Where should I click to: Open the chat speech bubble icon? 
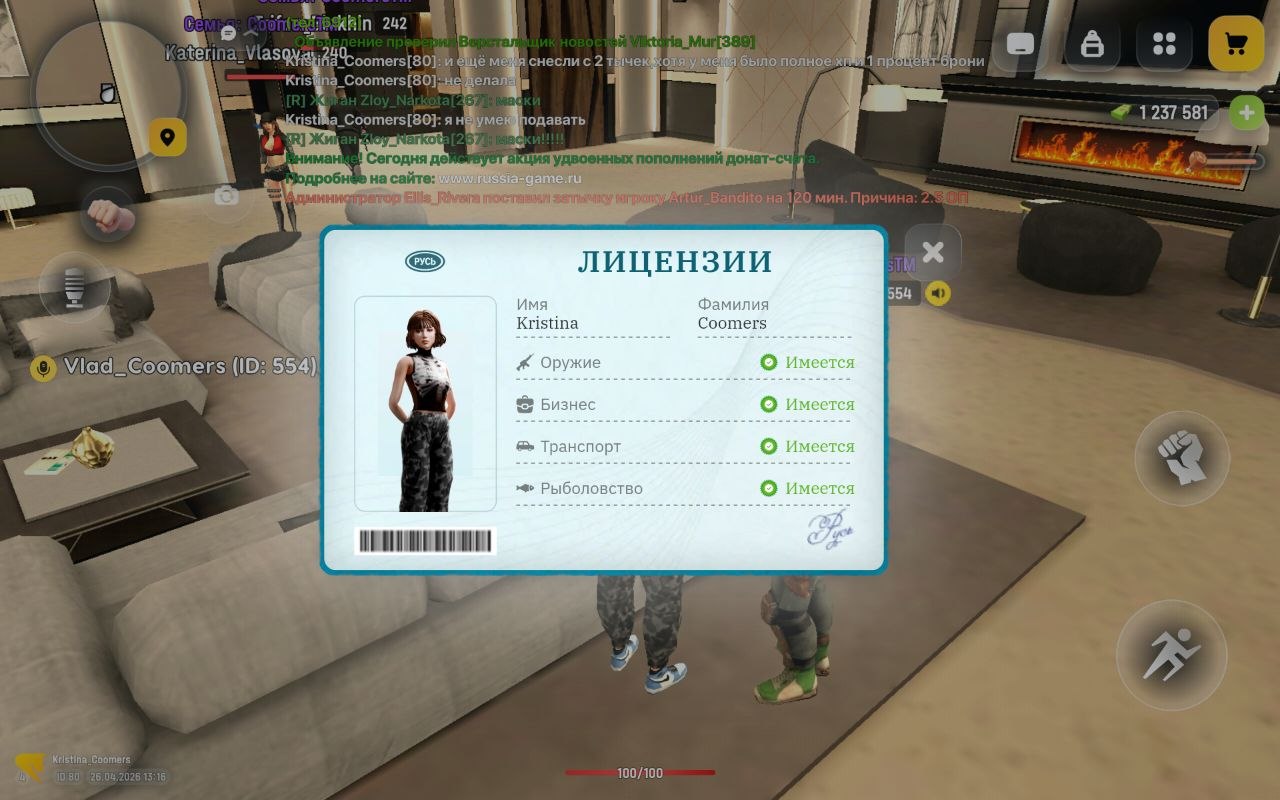pyautogui.click(x=228, y=34)
